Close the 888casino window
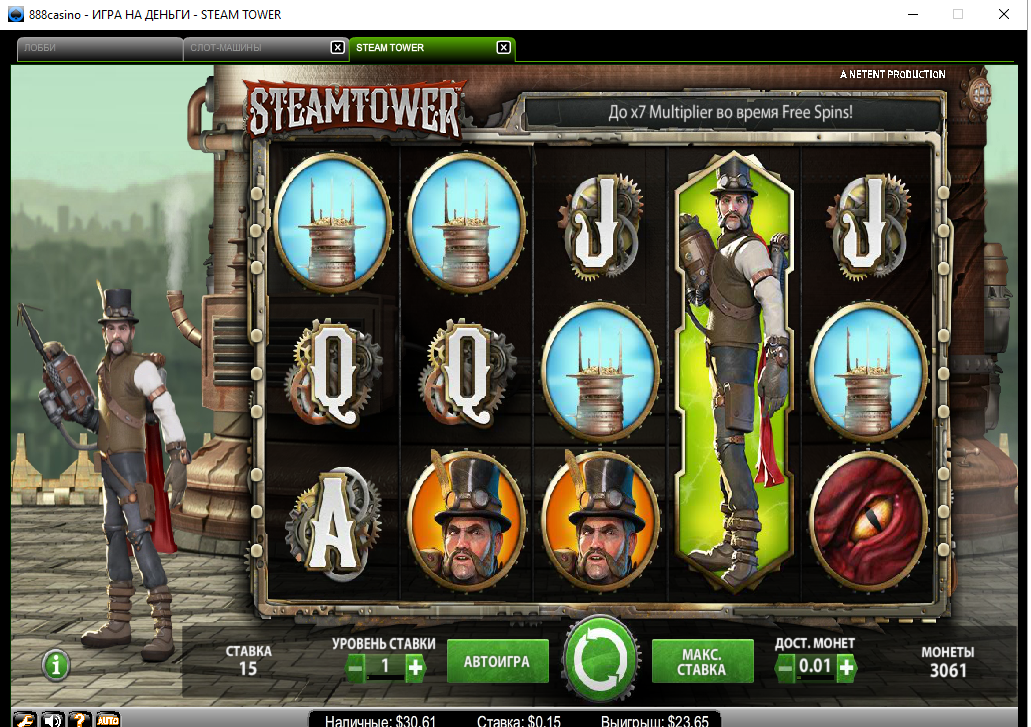1031x727 pixels. pos(1003,14)
